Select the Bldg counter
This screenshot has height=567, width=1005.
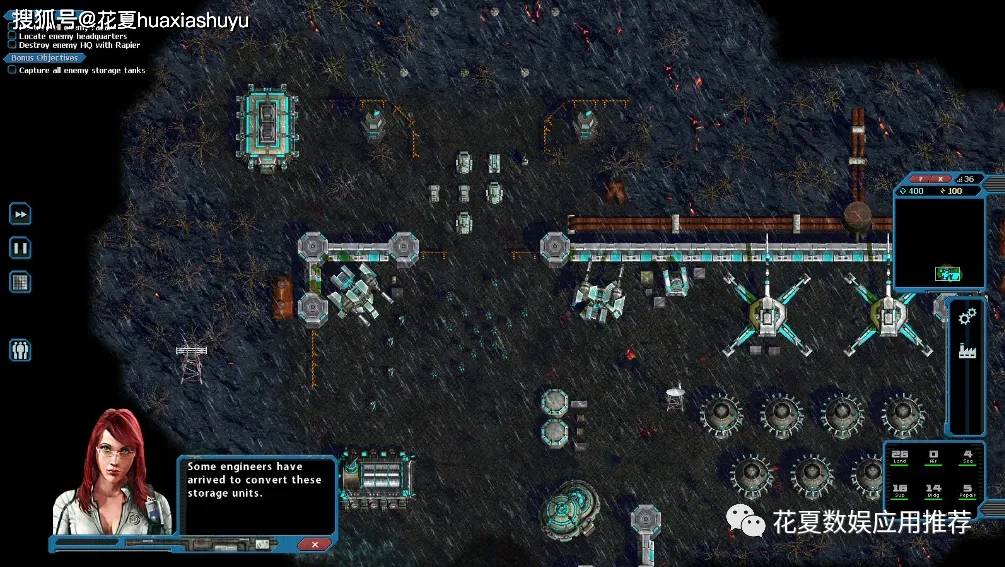[933, 491]
